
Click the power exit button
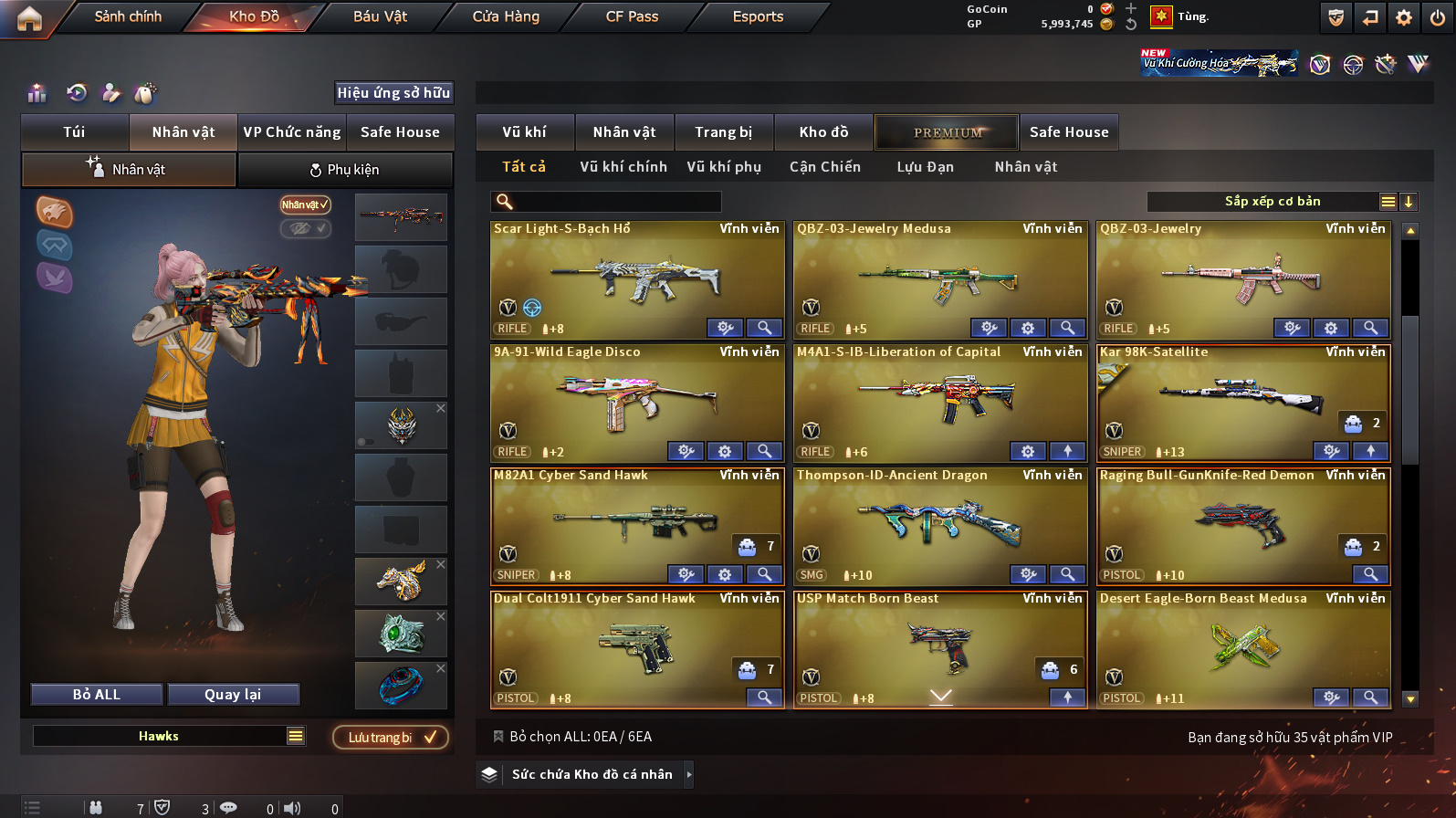click(1438, 17)
